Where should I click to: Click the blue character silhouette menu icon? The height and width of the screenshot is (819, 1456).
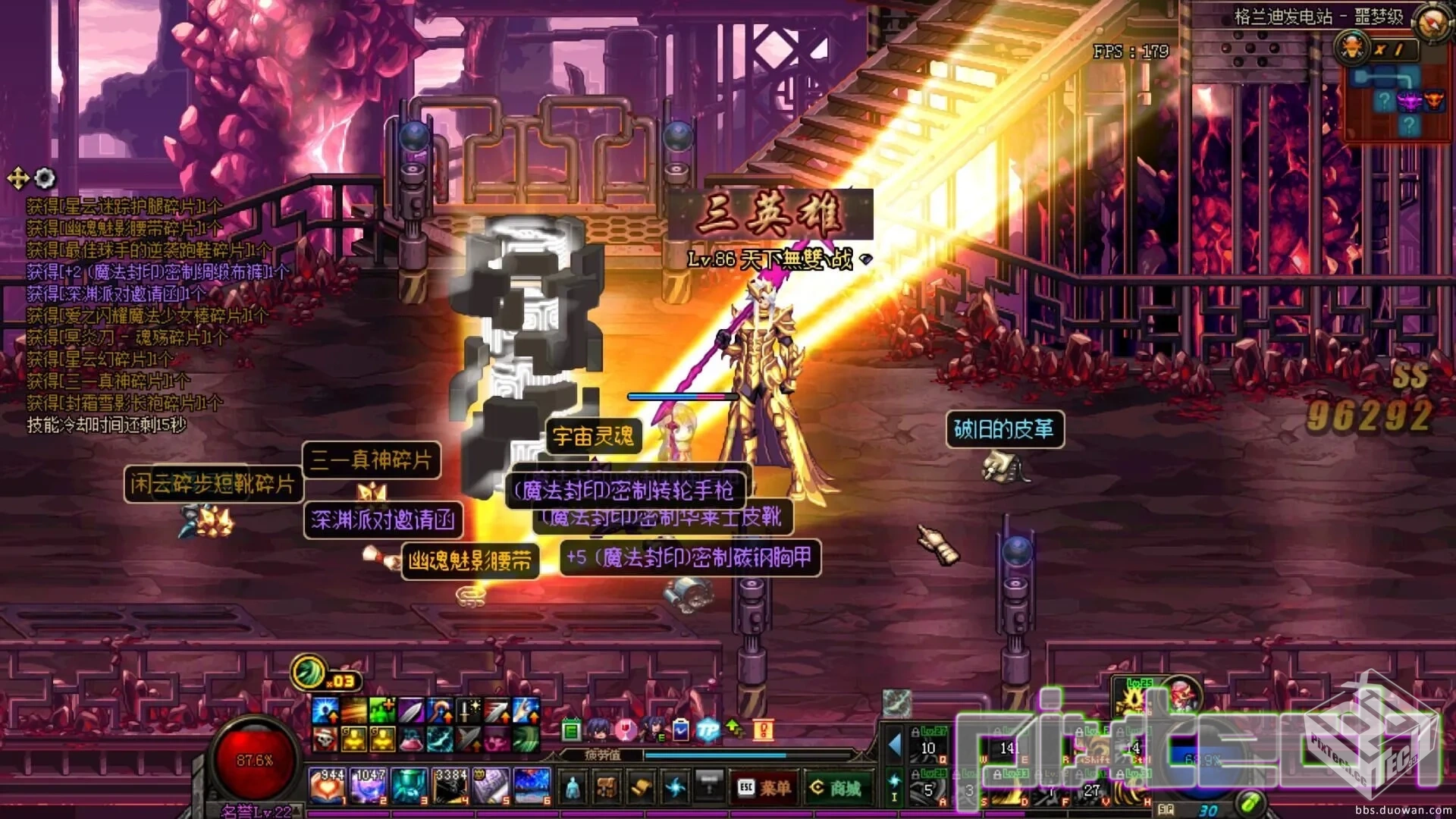pos(573,789)
